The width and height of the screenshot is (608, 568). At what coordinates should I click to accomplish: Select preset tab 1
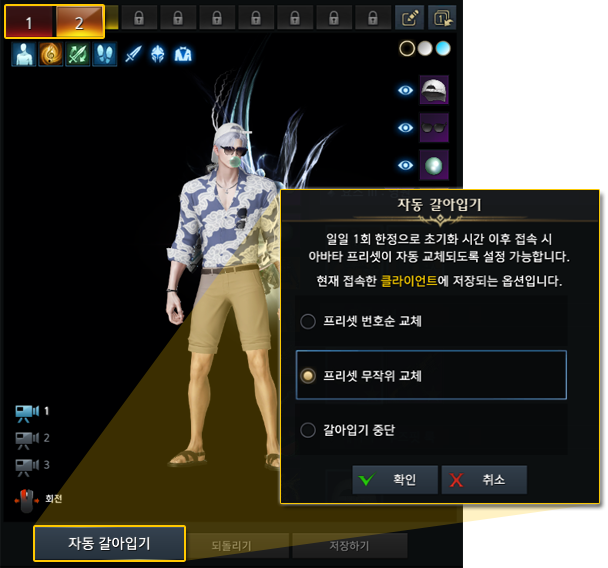[x=30, y=21]
